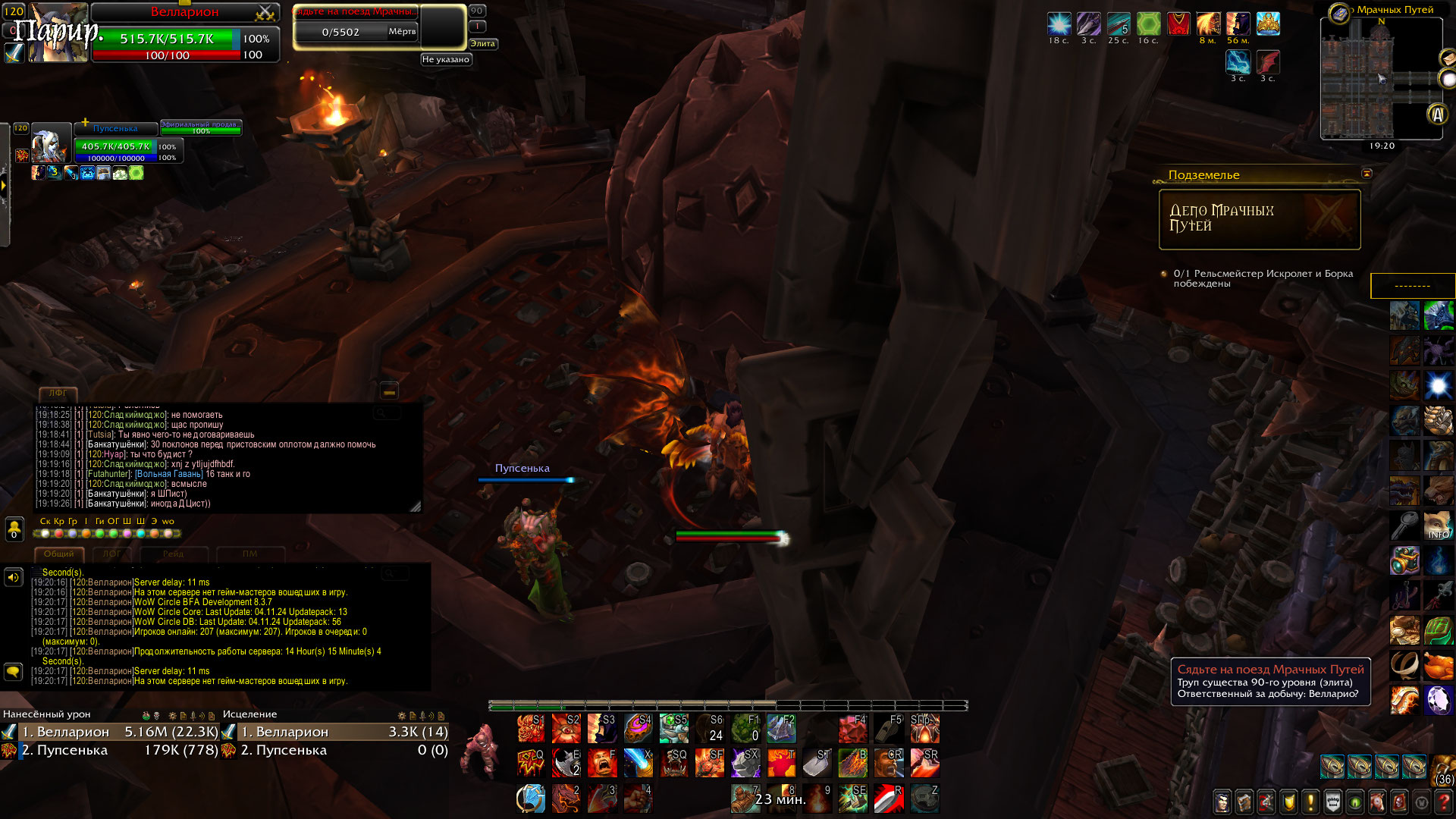Viewport: 1456px width, 819px height.
Task: Minimize the upper chat window
Action: click(x=389, y=391)
